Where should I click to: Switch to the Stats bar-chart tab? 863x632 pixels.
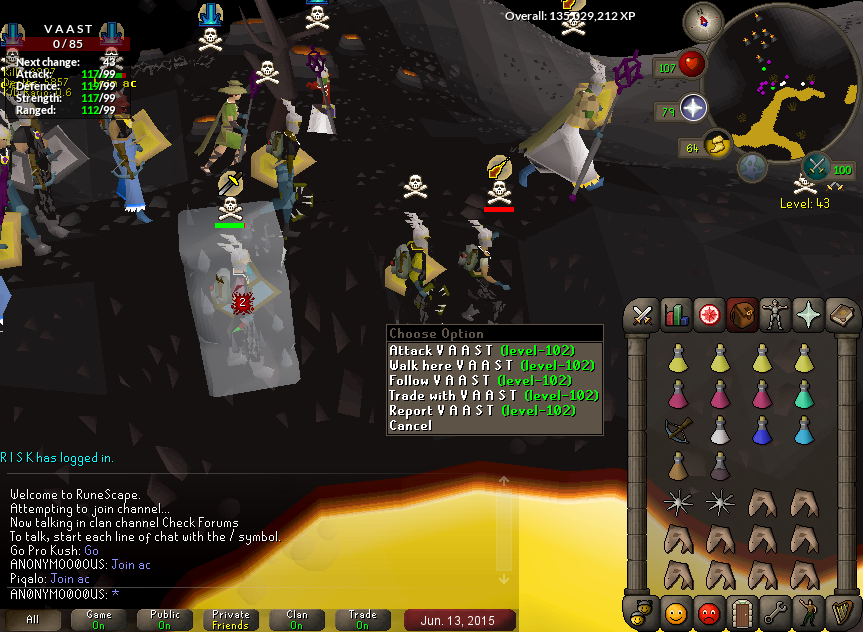(x=676, y=316)
